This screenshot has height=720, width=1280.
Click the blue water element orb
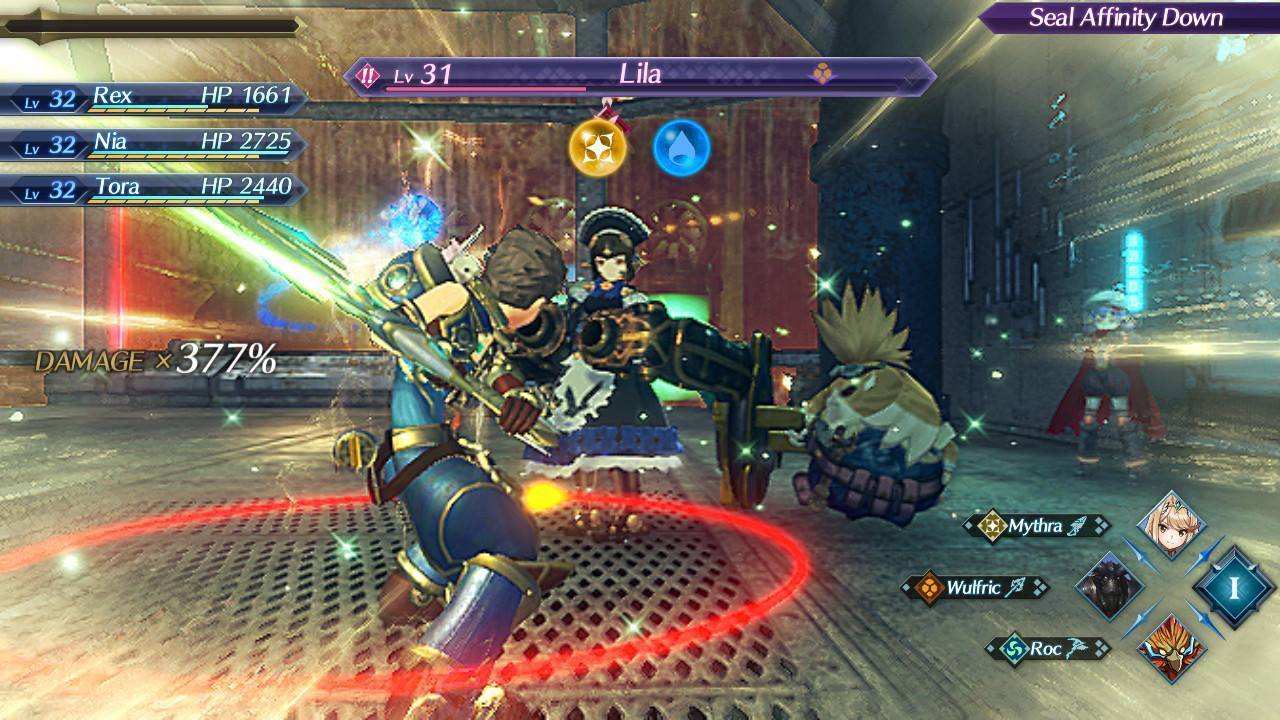pos(682,148)
